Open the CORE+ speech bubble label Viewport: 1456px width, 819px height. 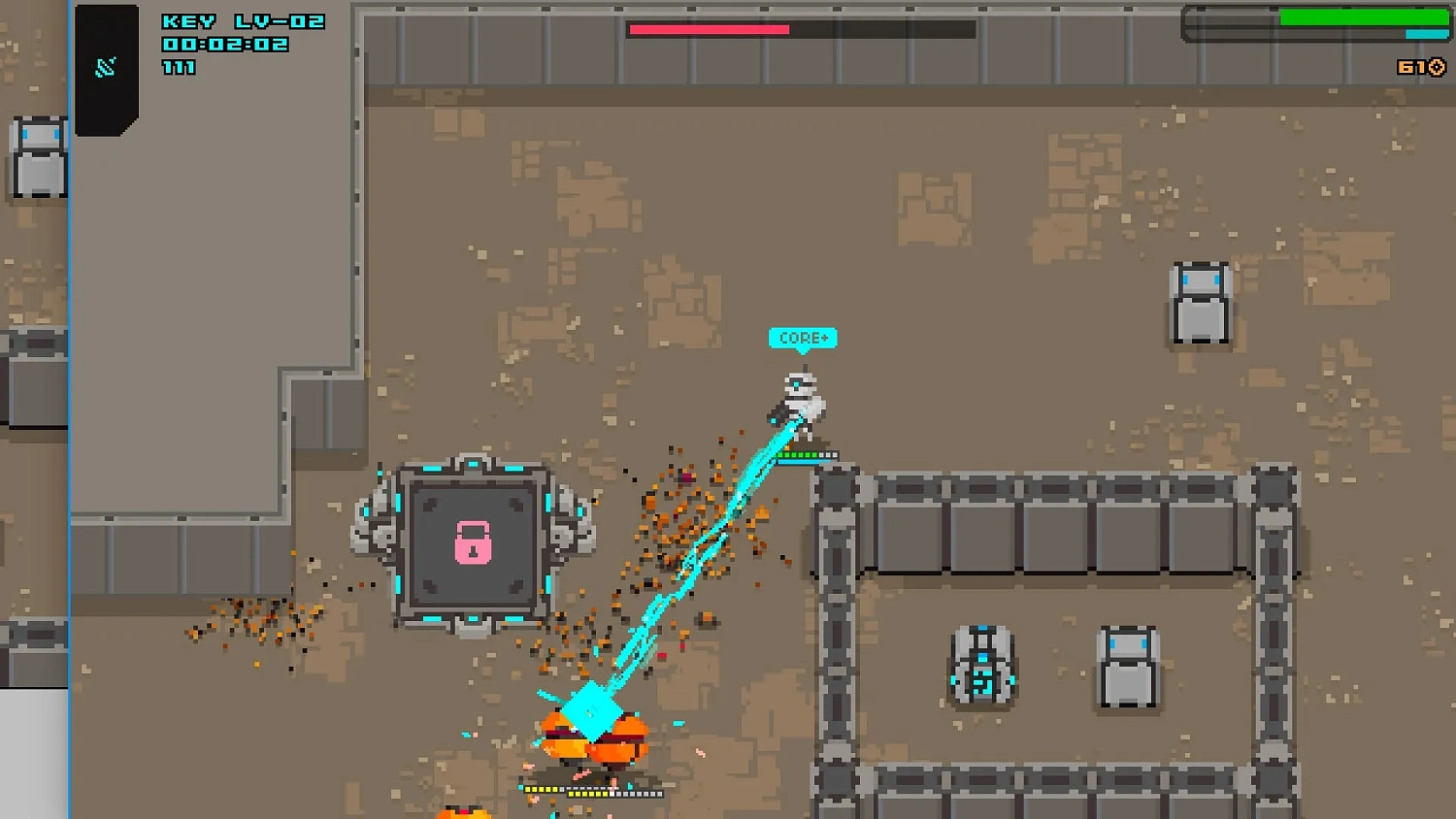point(802,339)
